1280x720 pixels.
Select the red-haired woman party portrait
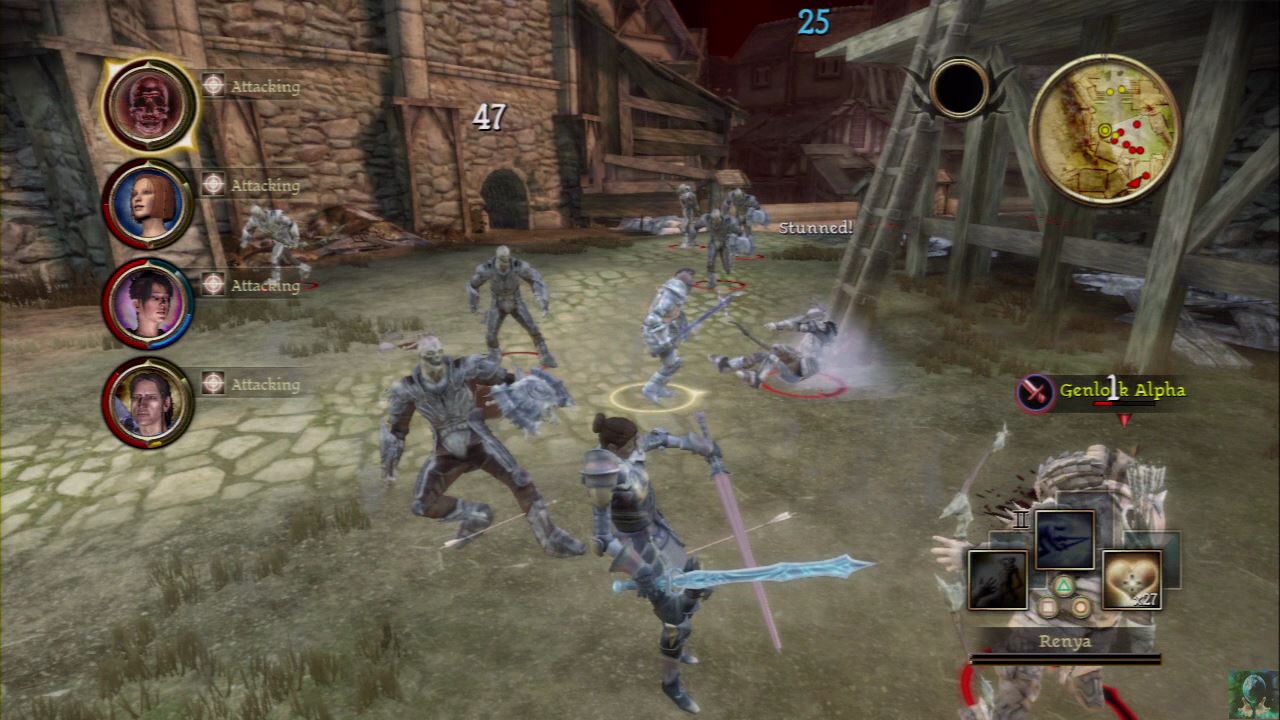148,203
